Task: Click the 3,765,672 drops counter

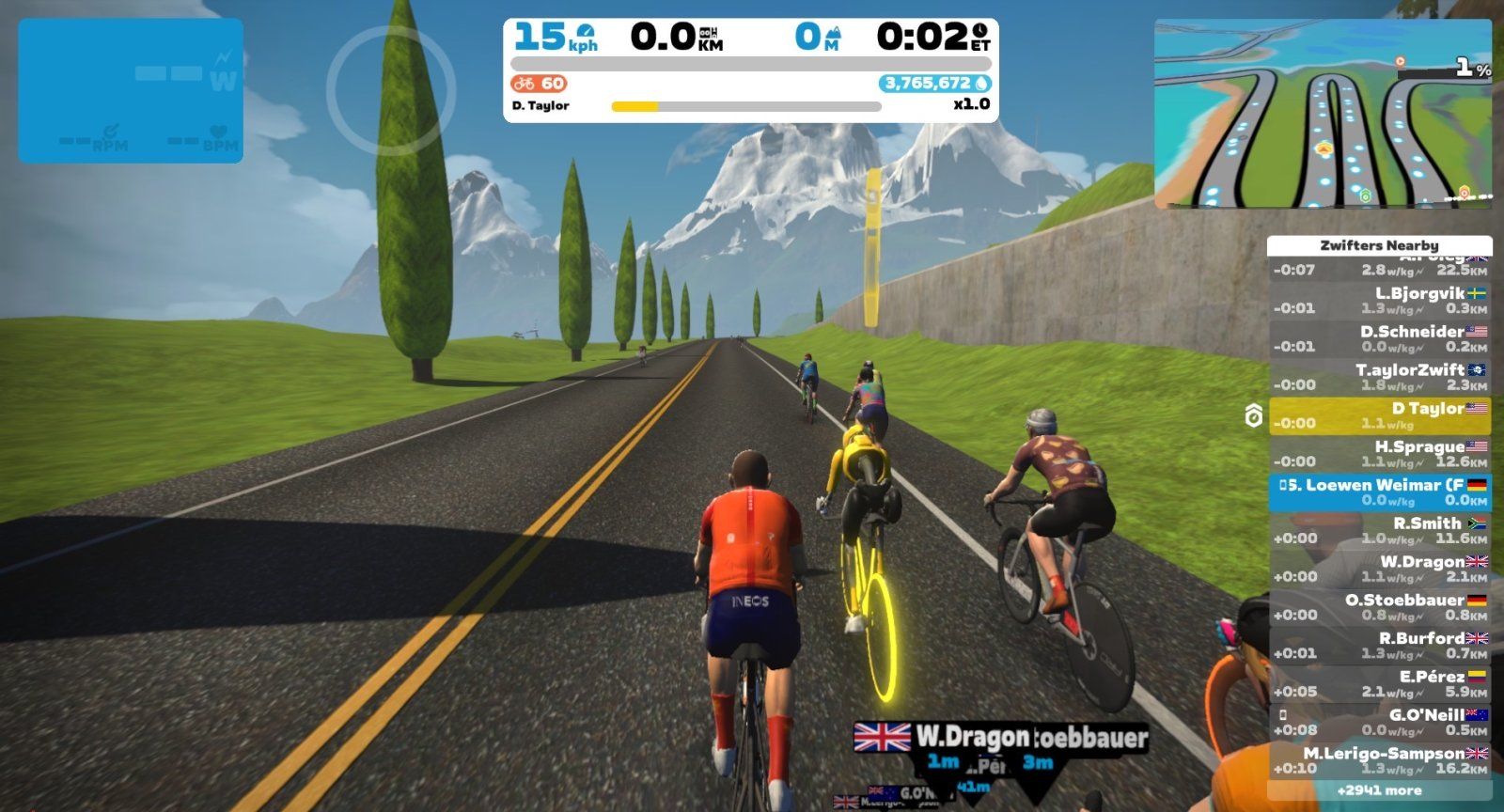Action: click(934, 84)
